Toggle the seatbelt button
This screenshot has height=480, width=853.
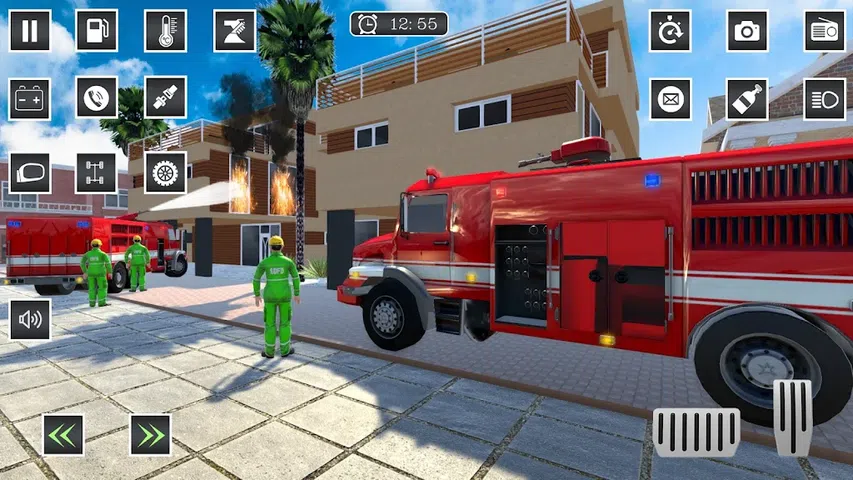[165, 98]
